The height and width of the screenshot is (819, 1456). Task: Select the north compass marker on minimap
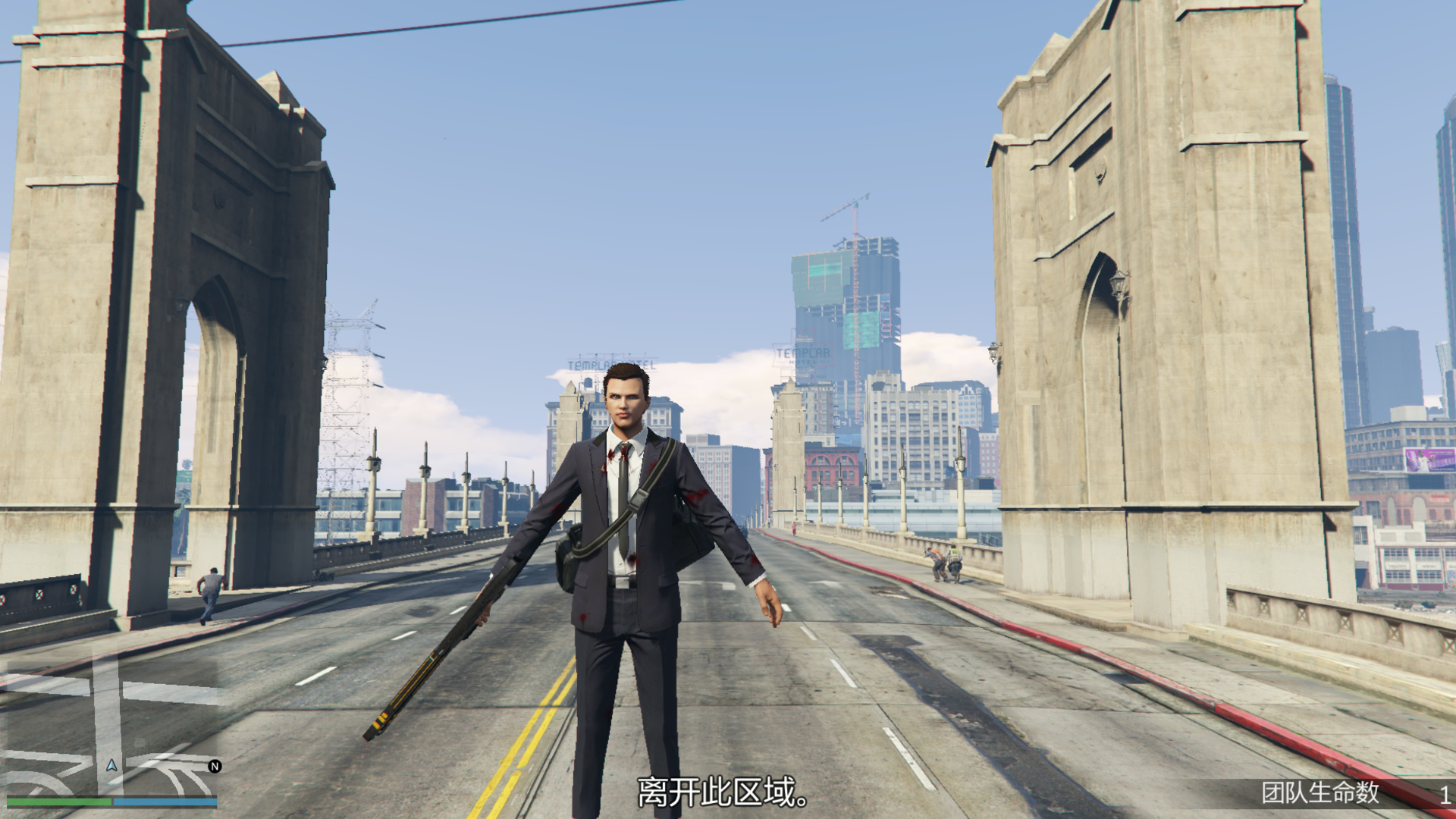click(x=215, y=766)
